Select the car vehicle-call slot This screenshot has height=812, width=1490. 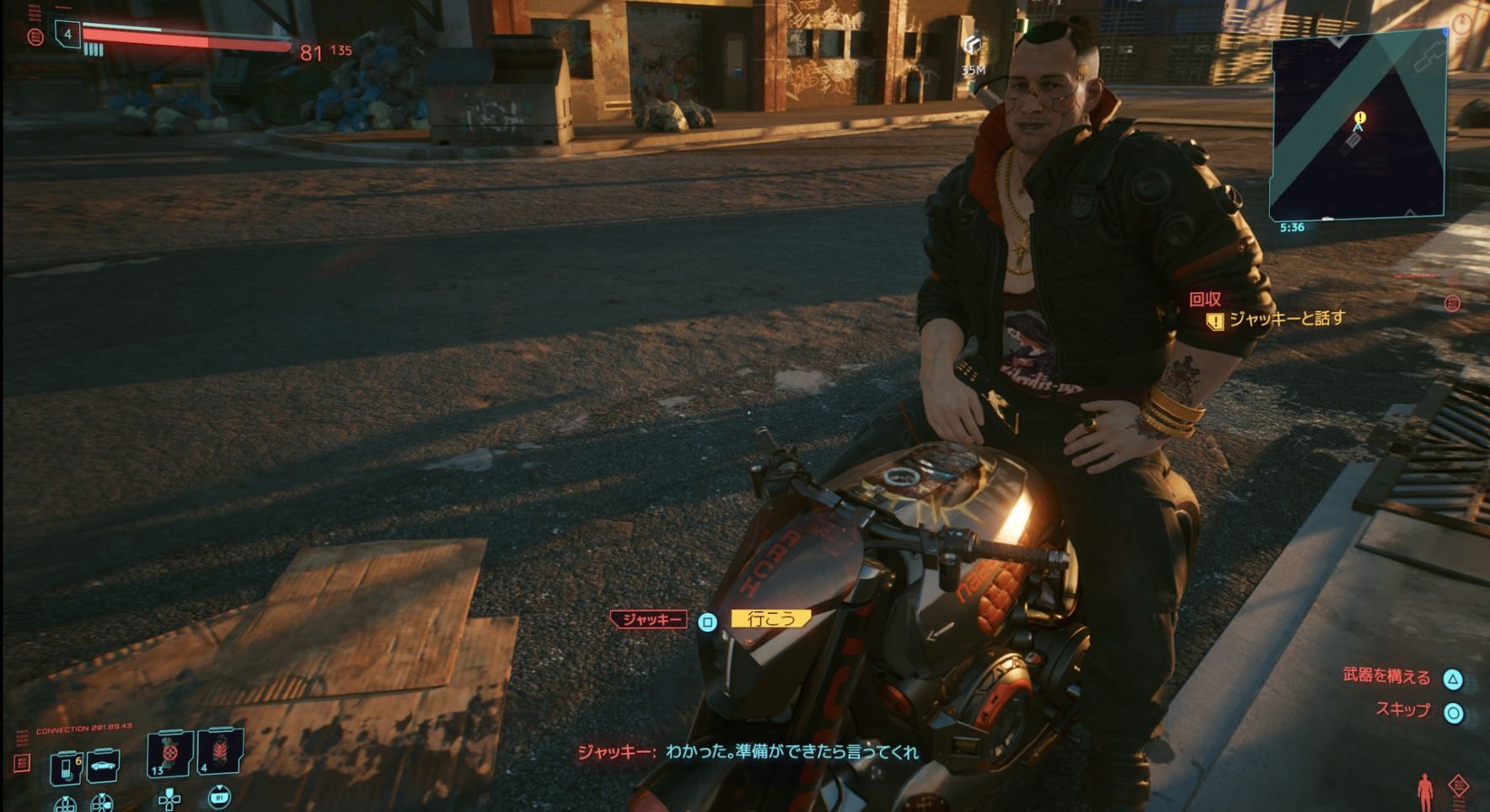pyautogui.click(x=103, y=766)
